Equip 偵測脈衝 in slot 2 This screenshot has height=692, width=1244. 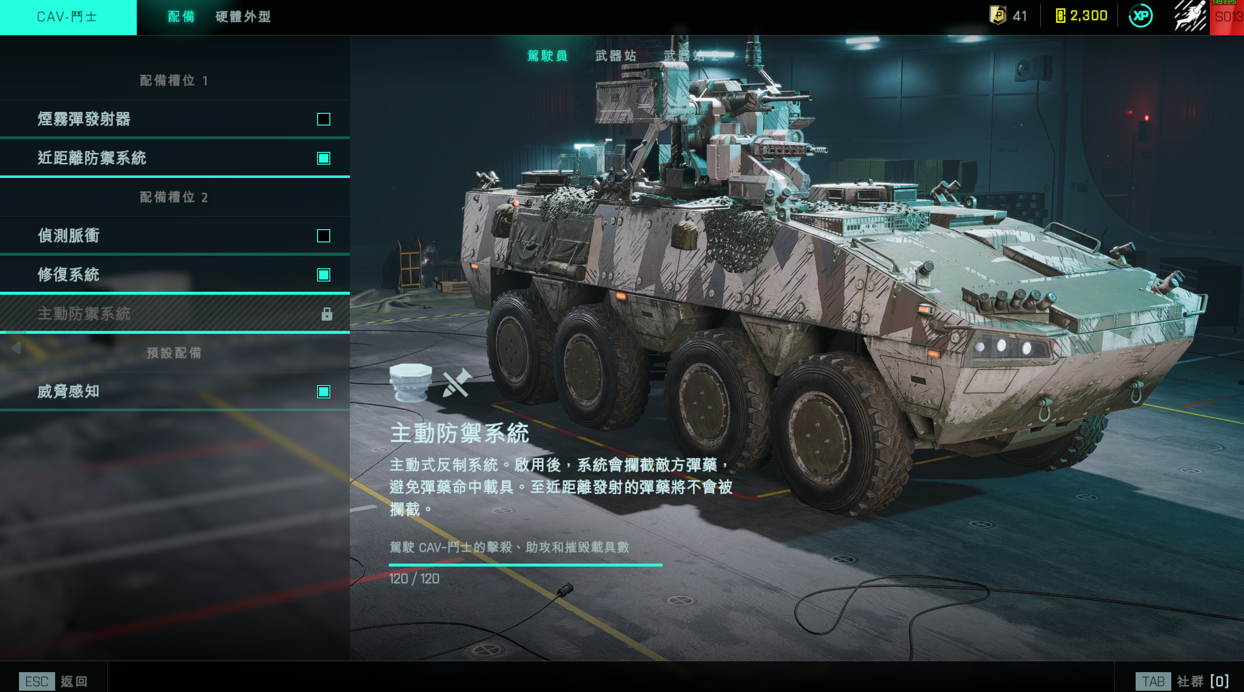pos(175,236)
